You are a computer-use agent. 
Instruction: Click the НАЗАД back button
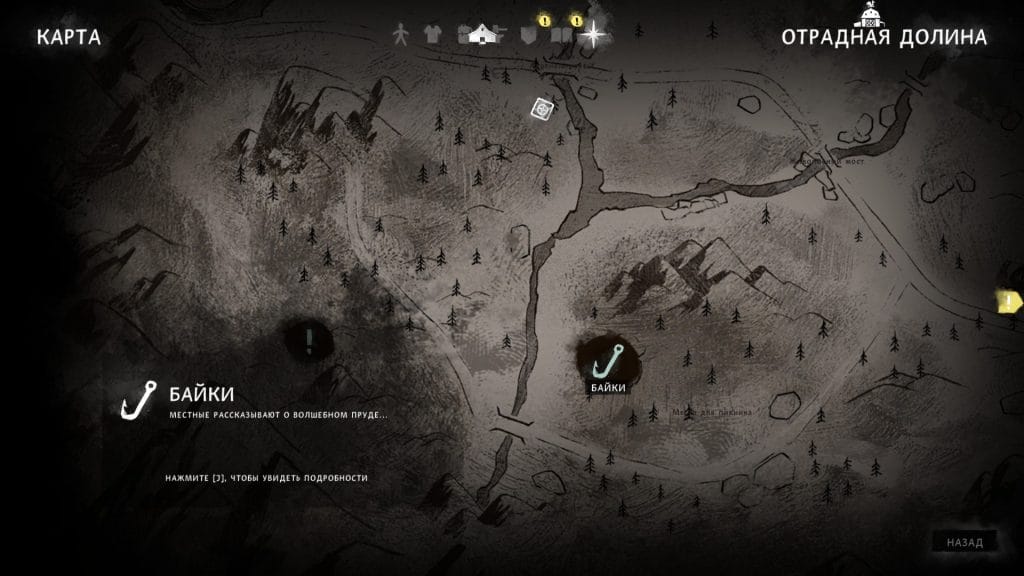(965, 542)
